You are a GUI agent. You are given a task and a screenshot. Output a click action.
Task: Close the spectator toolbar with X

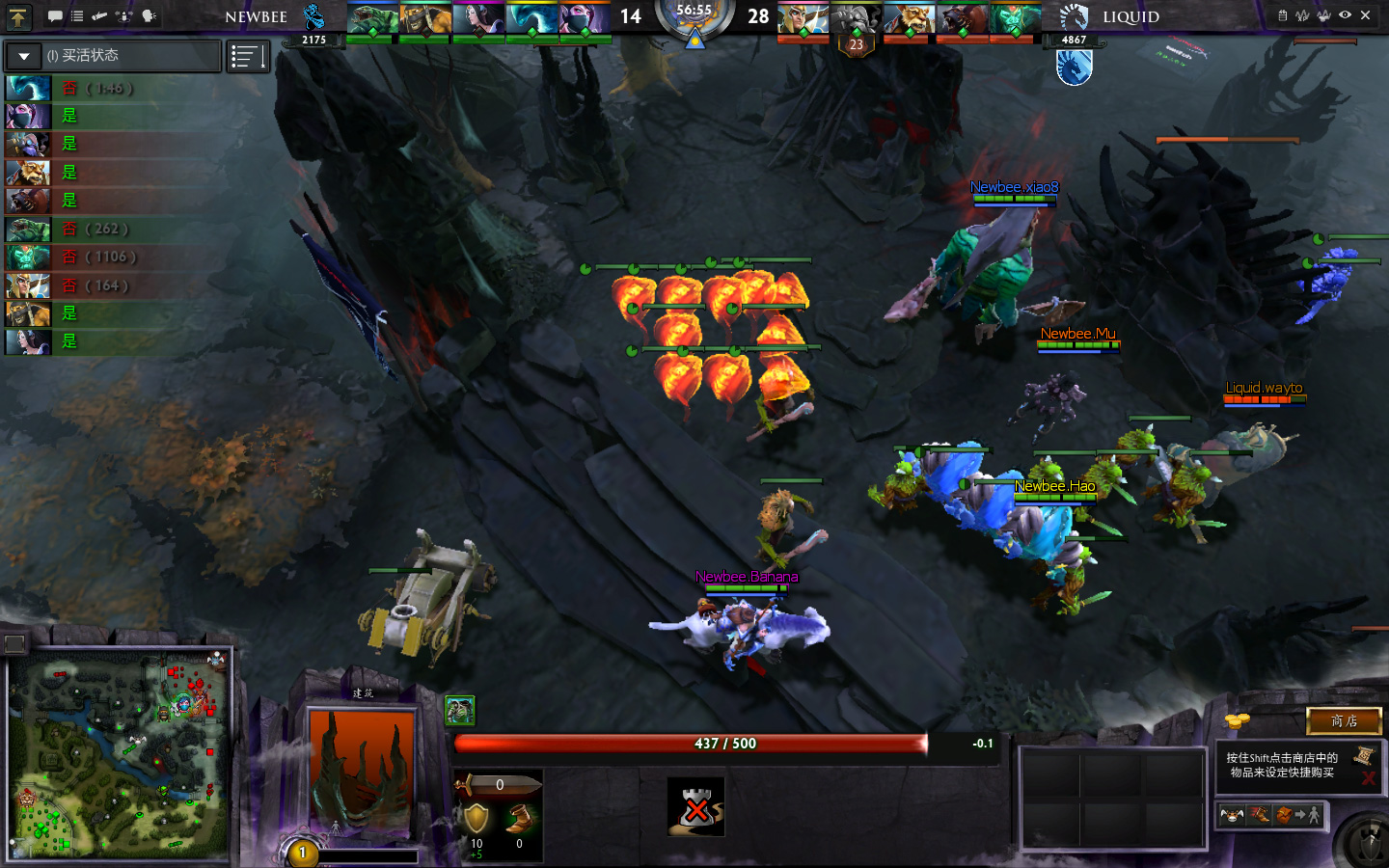click(x=1365, y=15)
